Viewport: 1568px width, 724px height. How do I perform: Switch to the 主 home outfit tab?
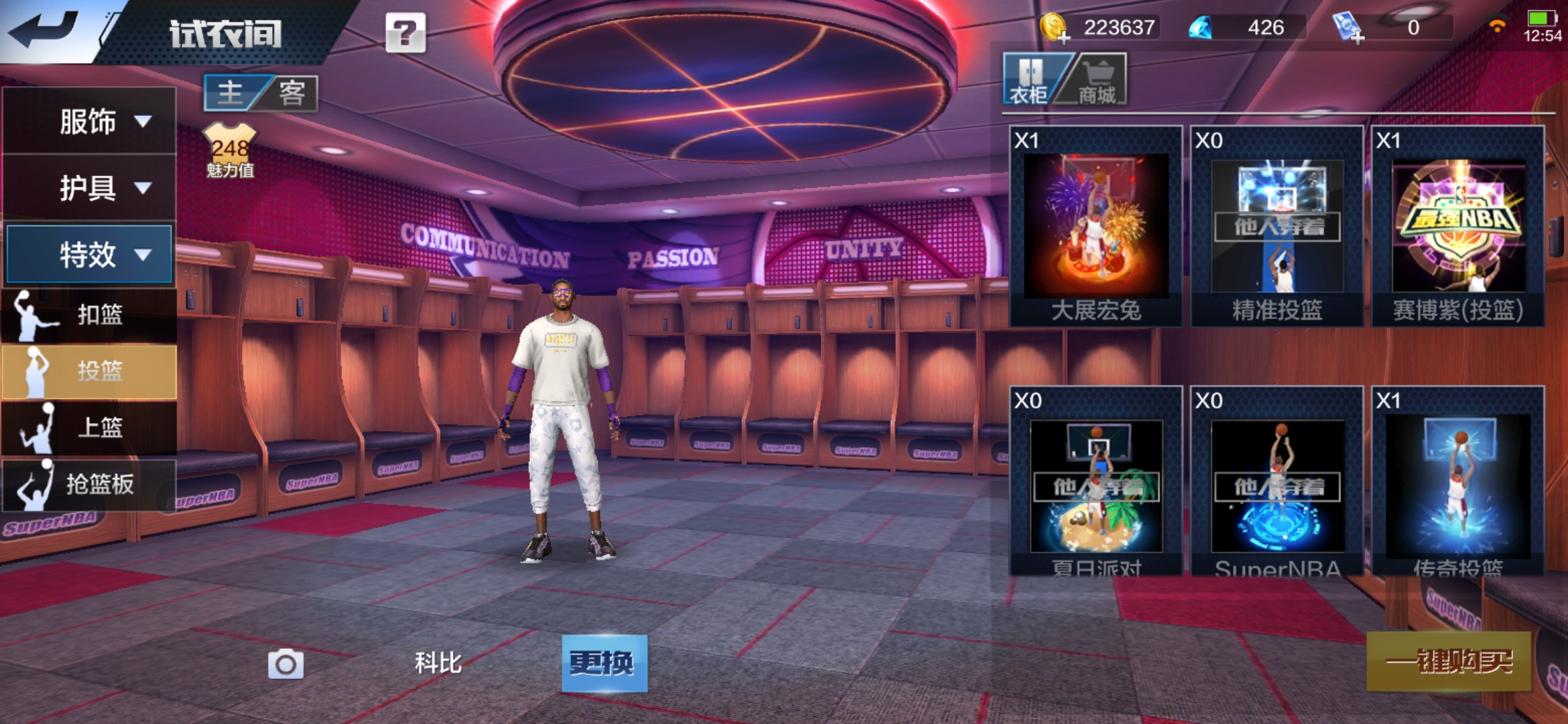[231, 93]
